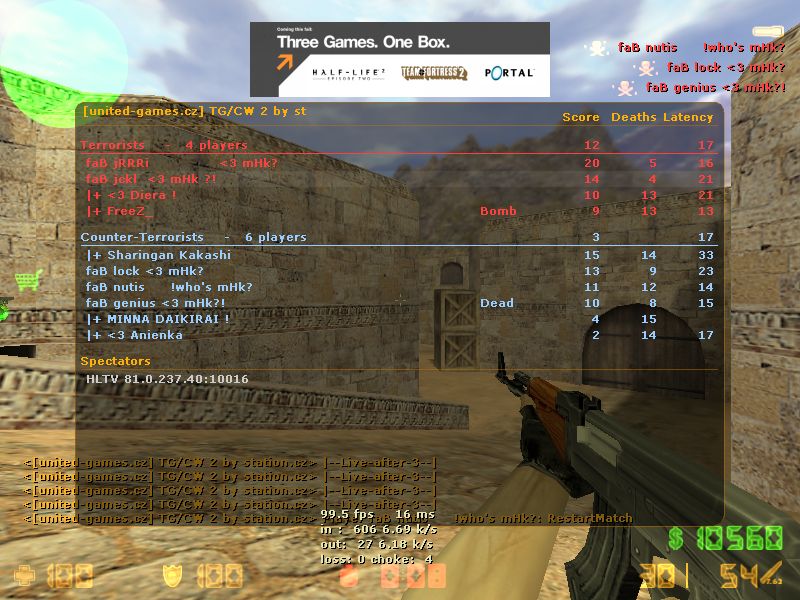Click the green buy zone cart icon
Image resolution: width=800 pixels, height=600 pixels.
(27, 280)
